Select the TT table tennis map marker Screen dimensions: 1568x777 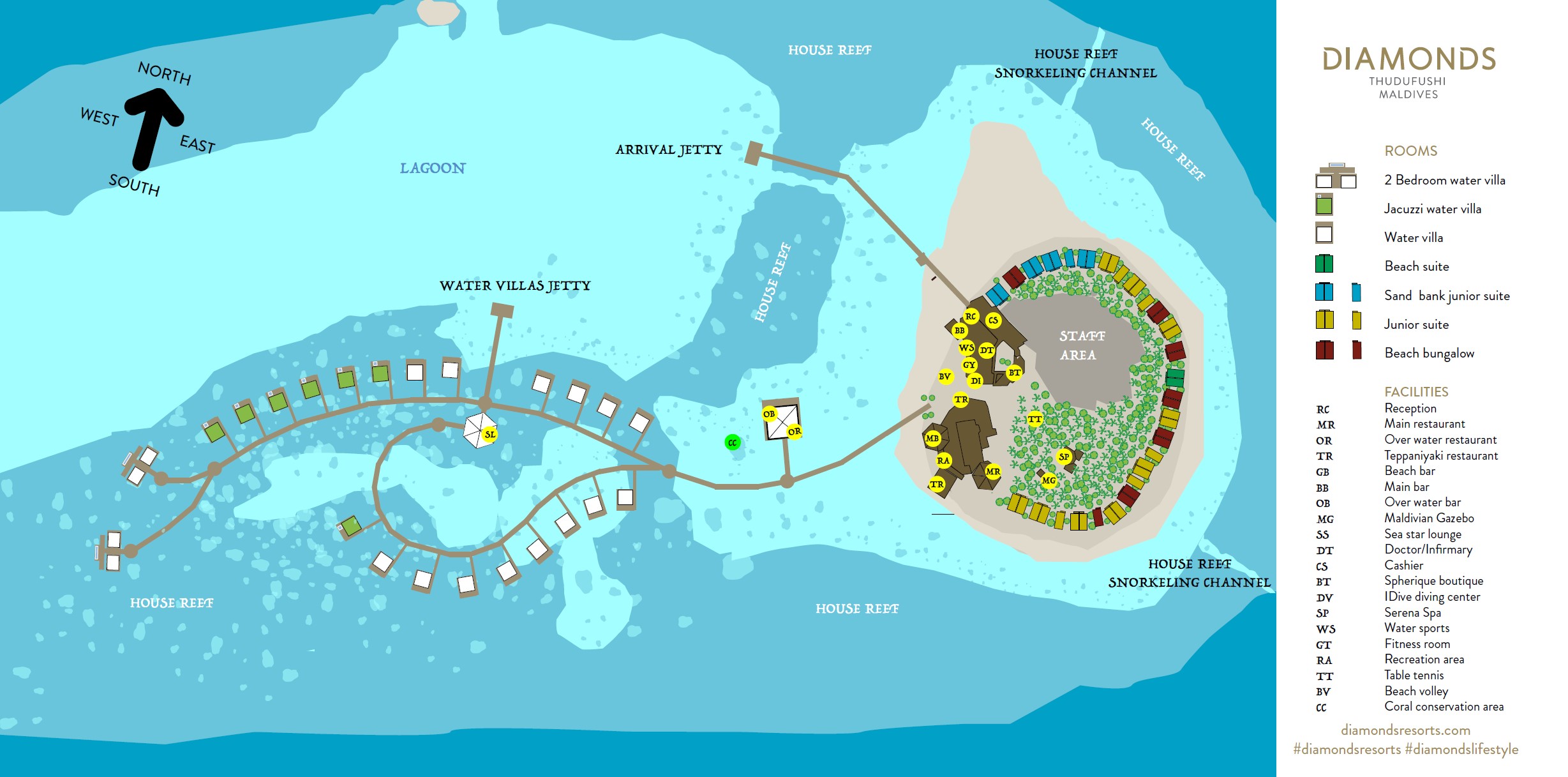[x=1034, y=419]
